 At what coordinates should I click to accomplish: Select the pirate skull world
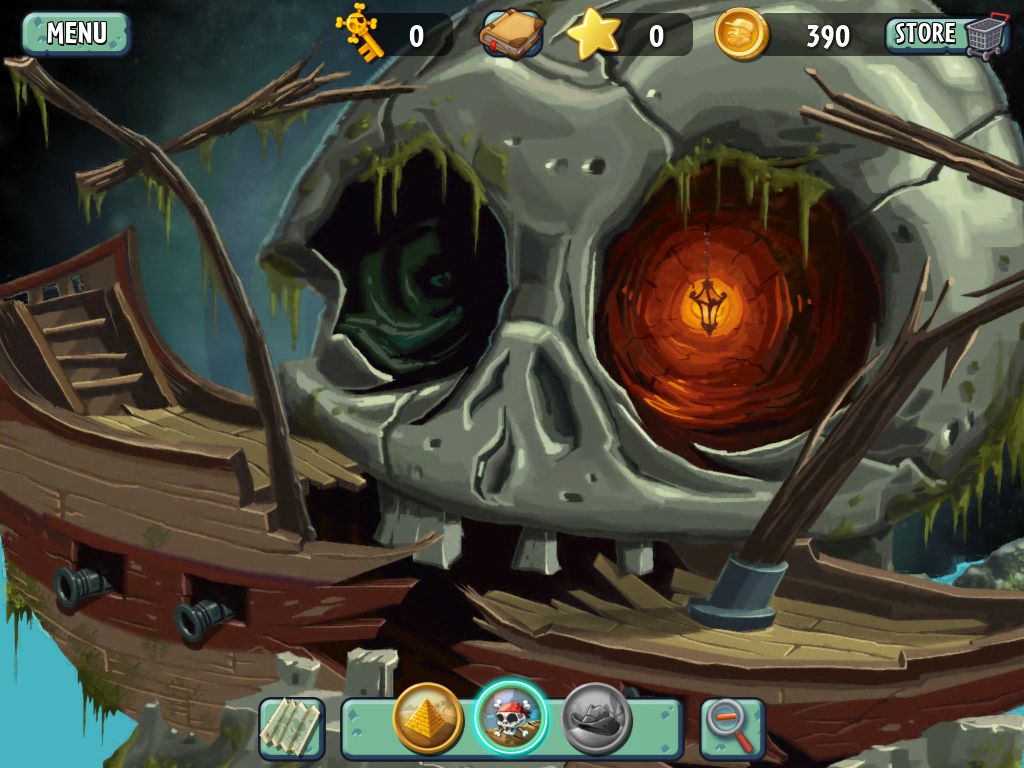[511, 717]
